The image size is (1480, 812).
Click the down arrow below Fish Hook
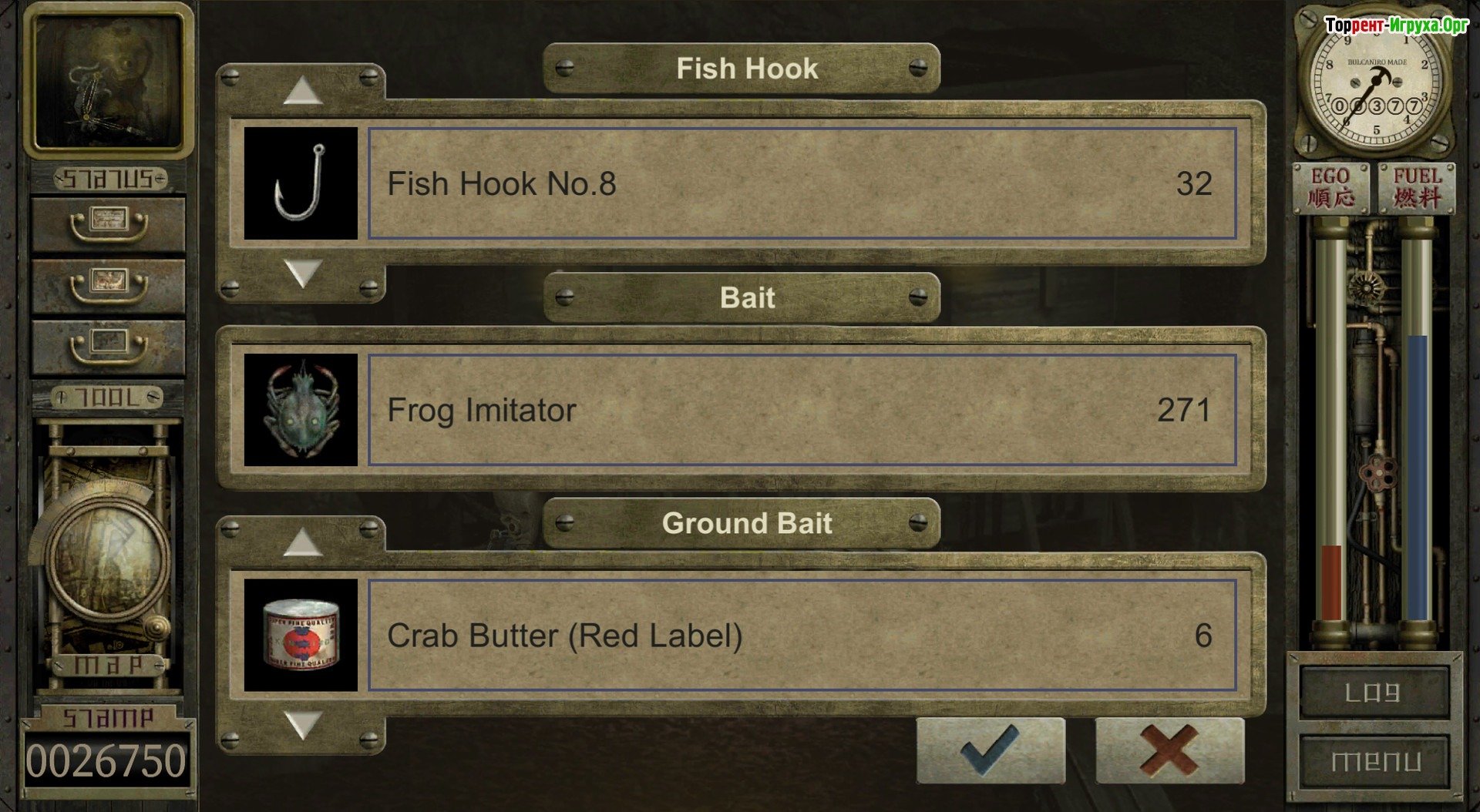click(x=302, y=273)
